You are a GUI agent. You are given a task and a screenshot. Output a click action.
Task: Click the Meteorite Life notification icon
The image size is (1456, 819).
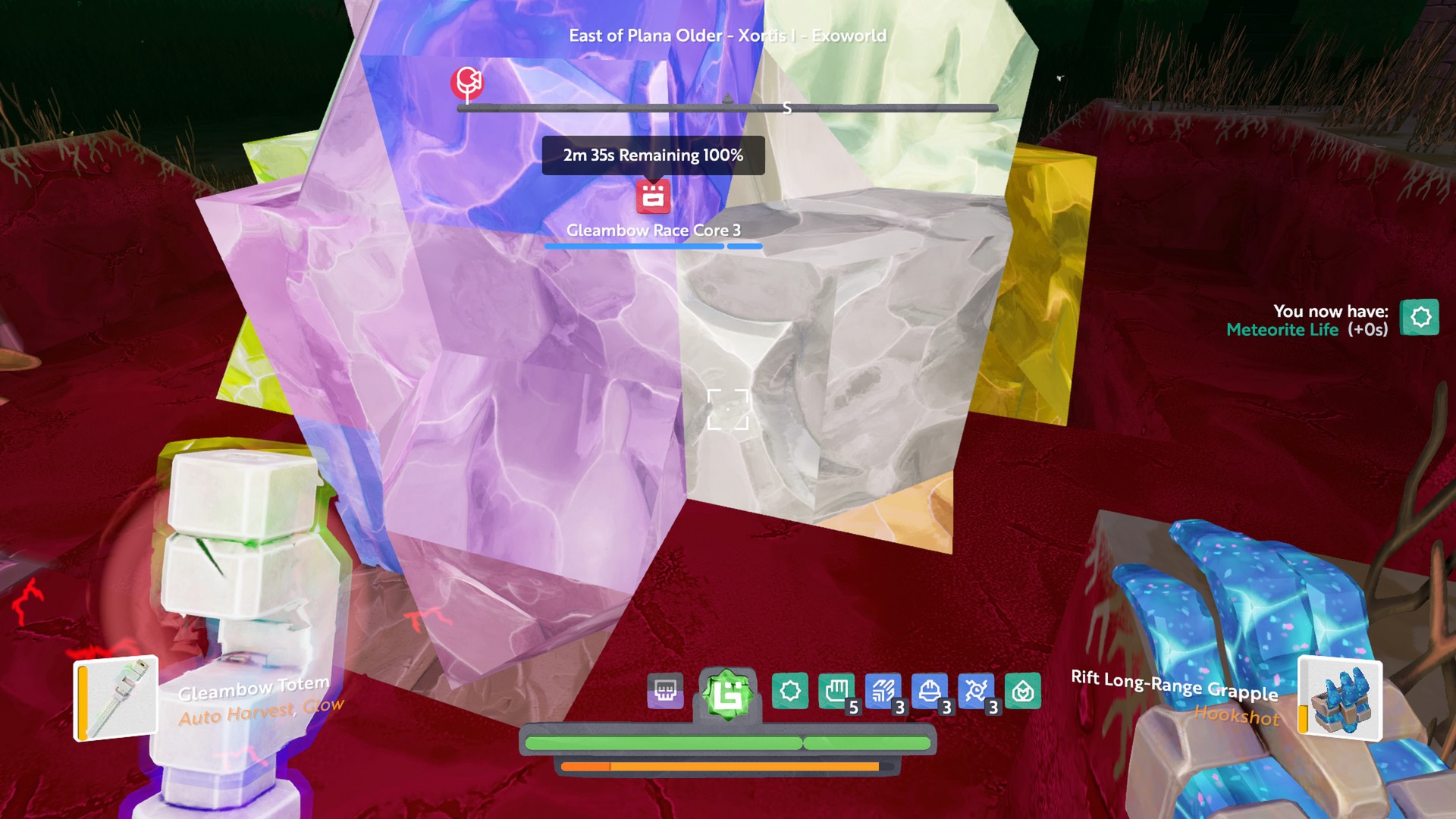1420,317
